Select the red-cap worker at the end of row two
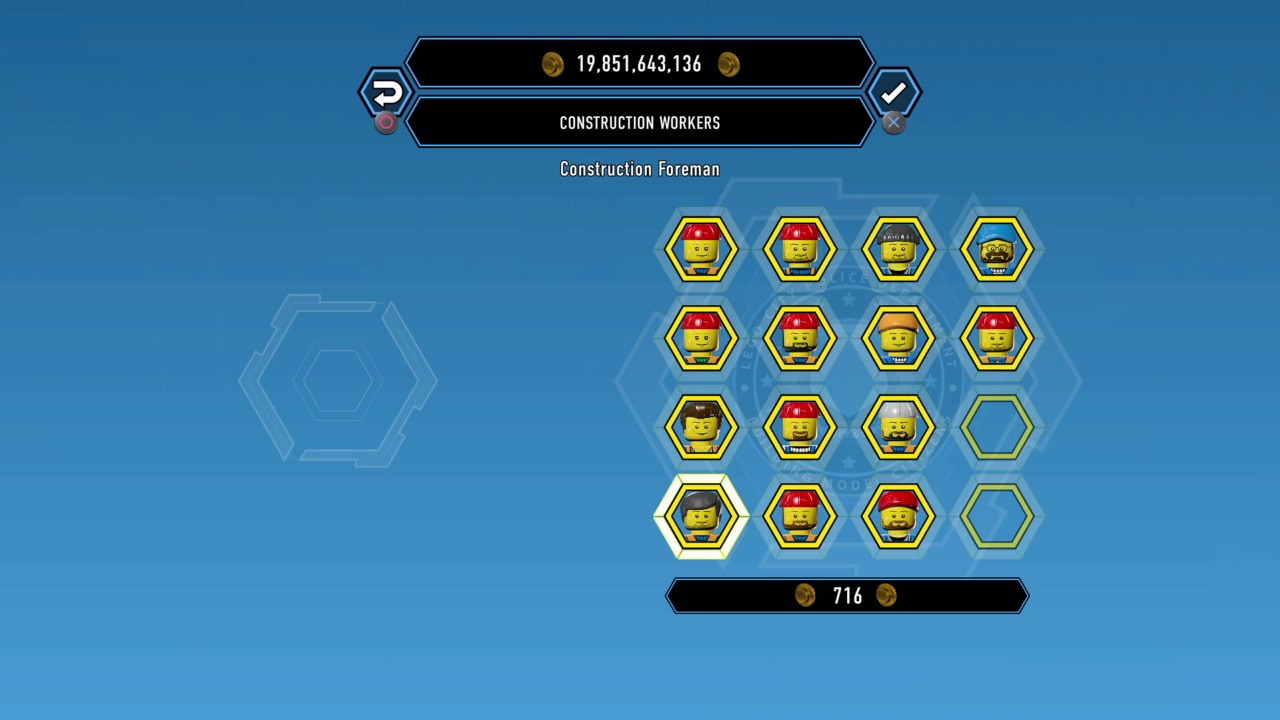The image size is (1280, 720). tap(995, 339)
